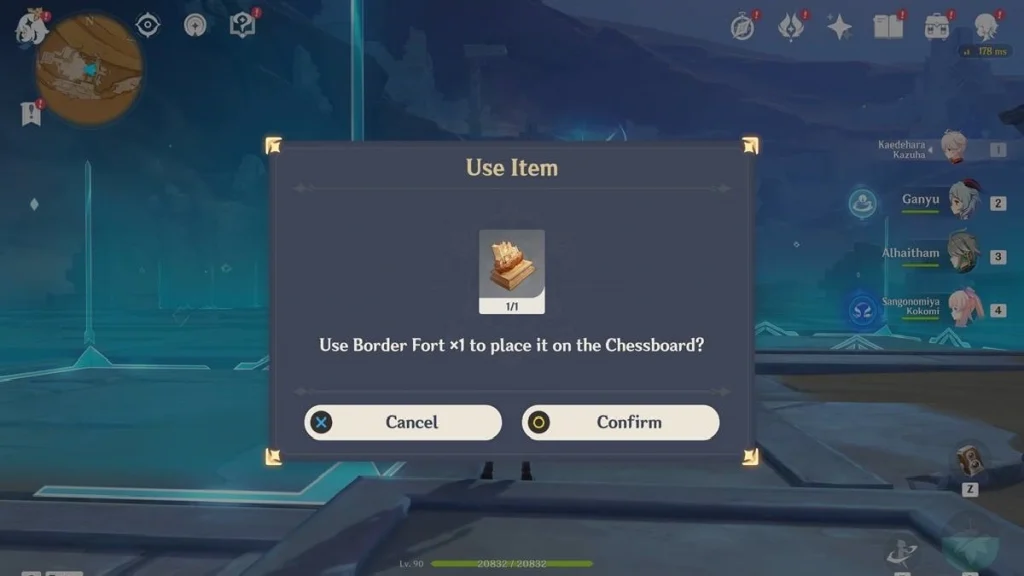Switch to party member Alhaitham

click(x=962, y=254)
